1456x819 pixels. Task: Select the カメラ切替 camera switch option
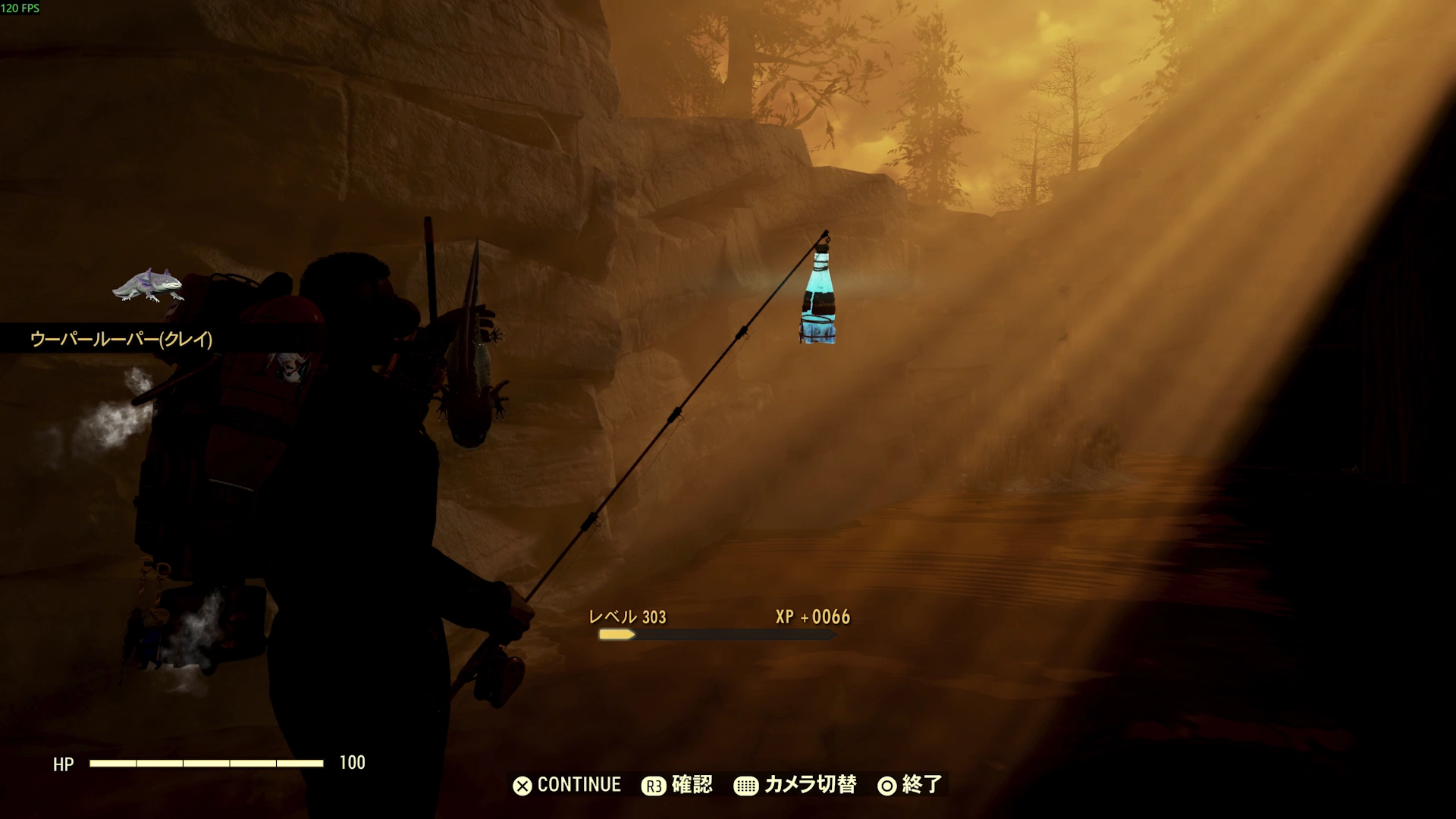pyautogui.click(x=795, y=785)
